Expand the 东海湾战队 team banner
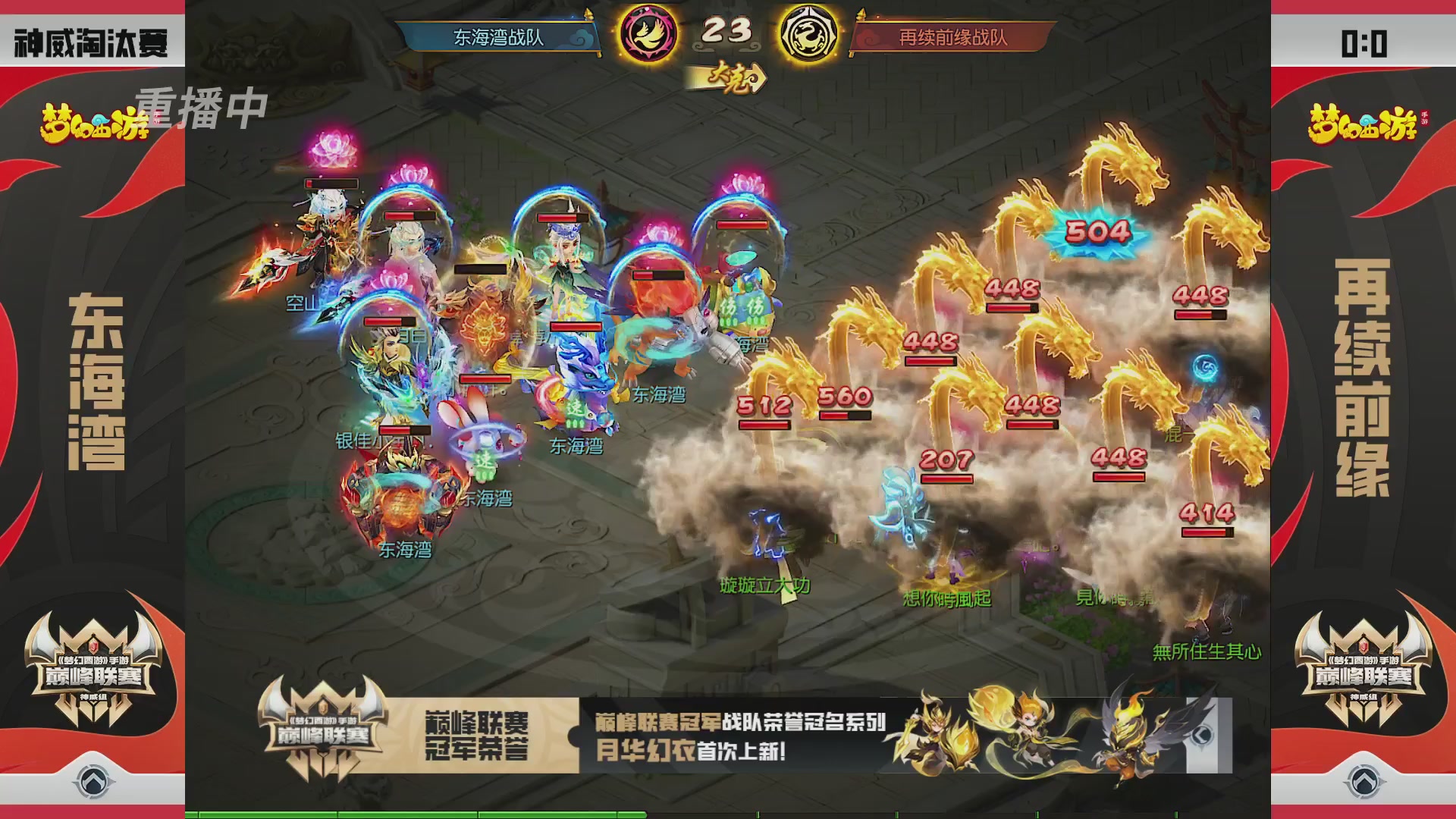This screenshot has height=819, width=1456. [502, 33]
